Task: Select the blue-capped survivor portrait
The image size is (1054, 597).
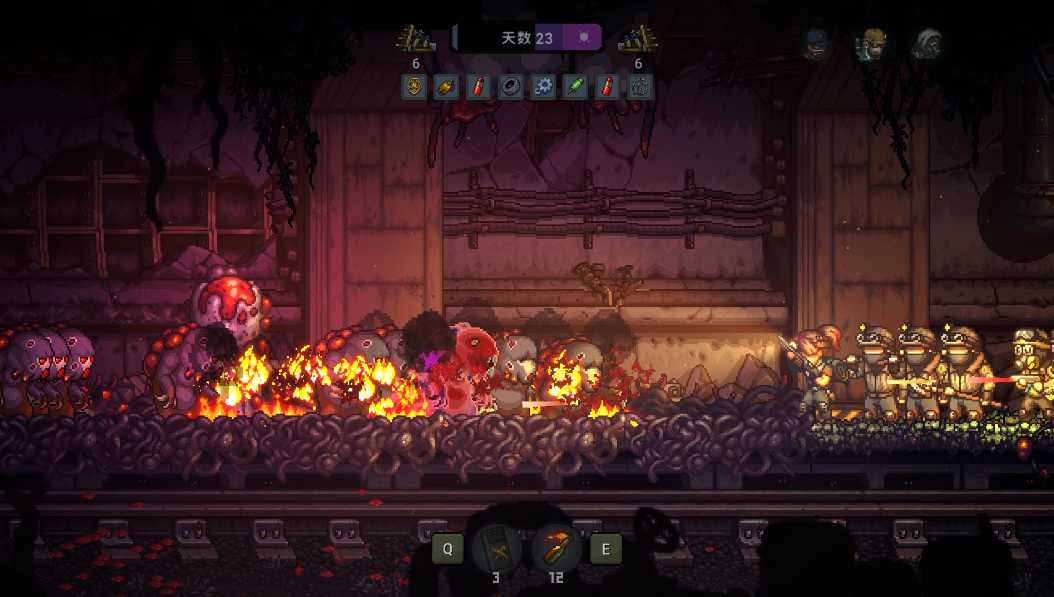Action: (818, 44)
